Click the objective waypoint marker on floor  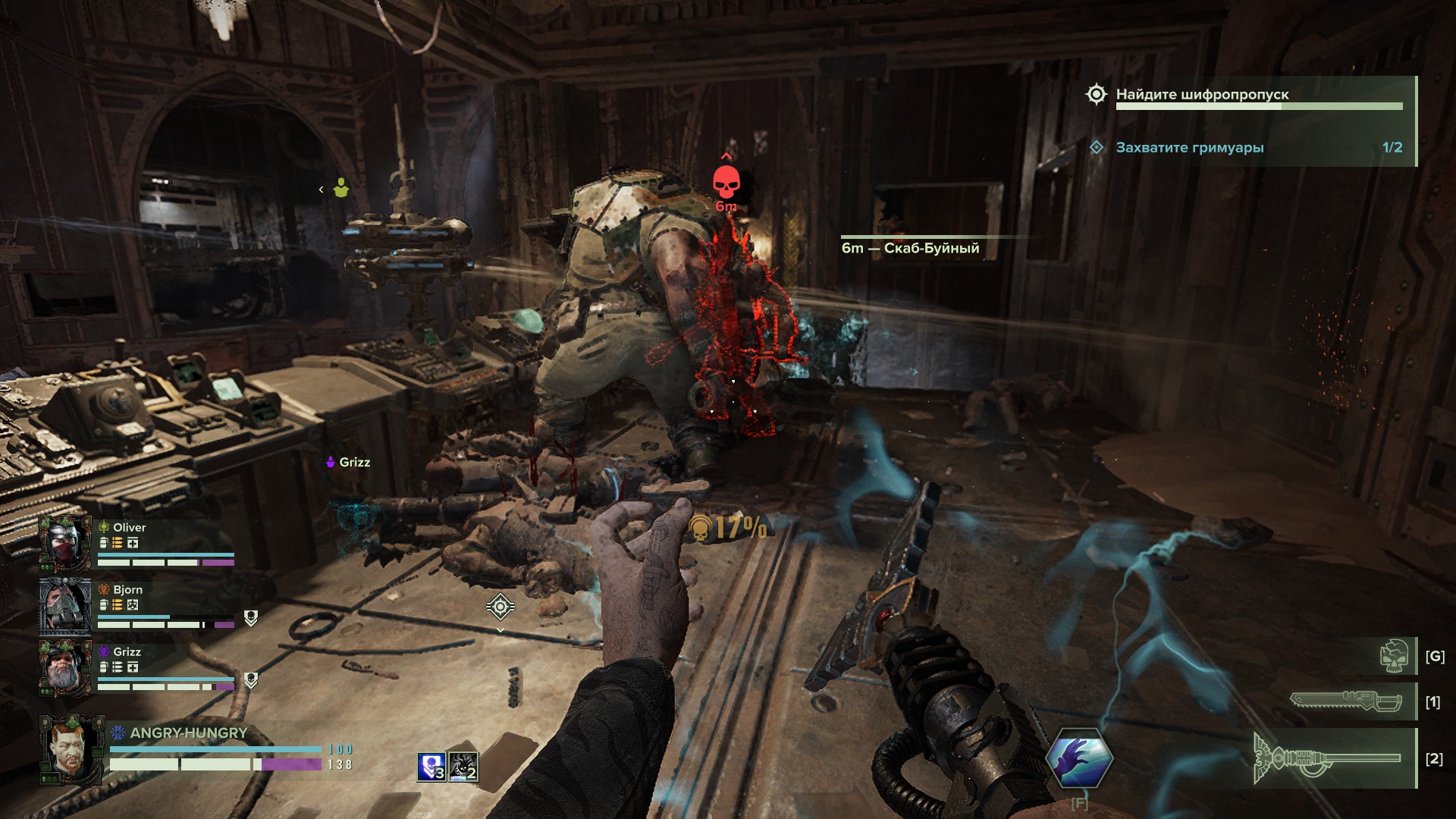500,607
